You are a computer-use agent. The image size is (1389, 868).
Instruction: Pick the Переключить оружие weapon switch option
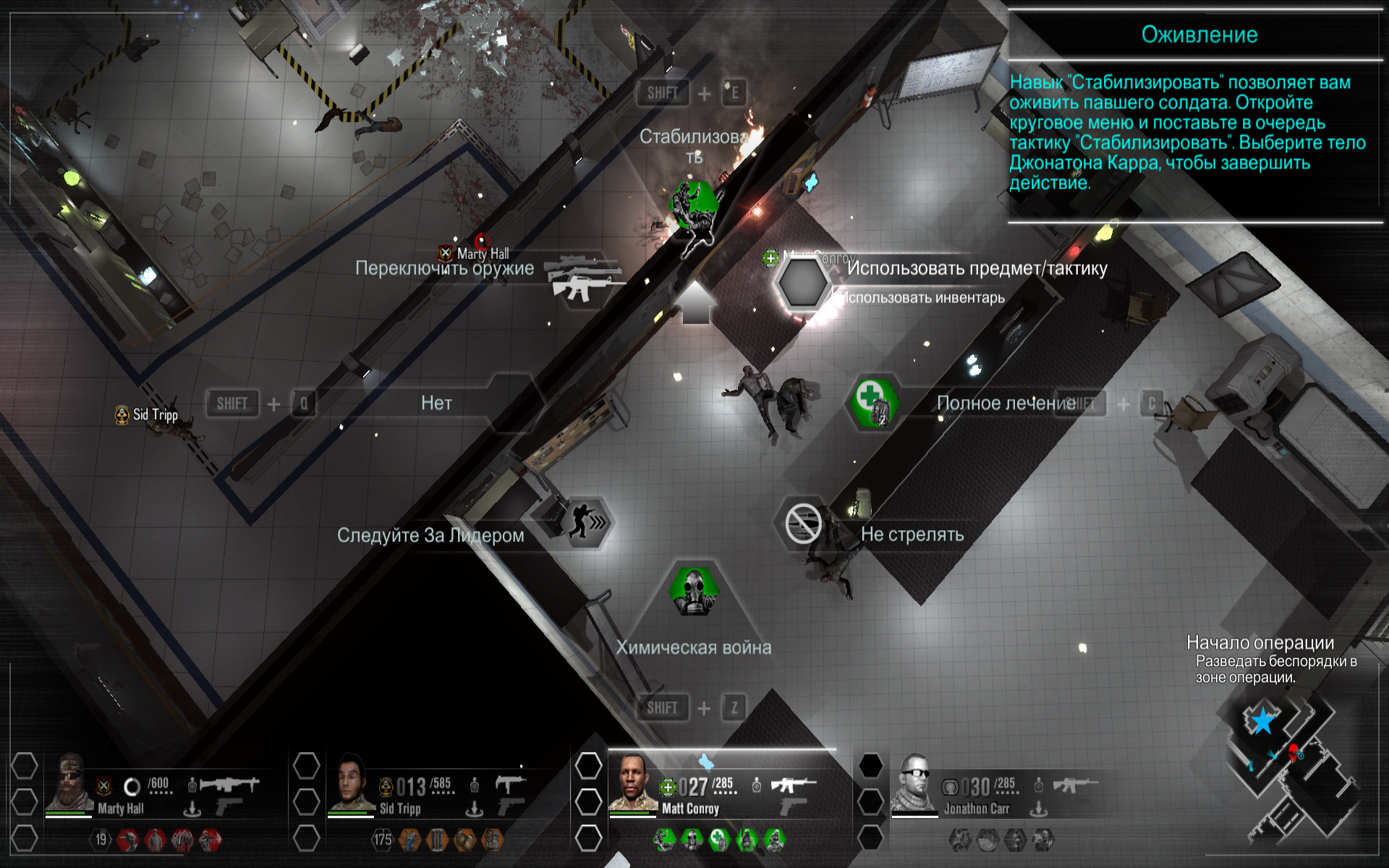583,279
